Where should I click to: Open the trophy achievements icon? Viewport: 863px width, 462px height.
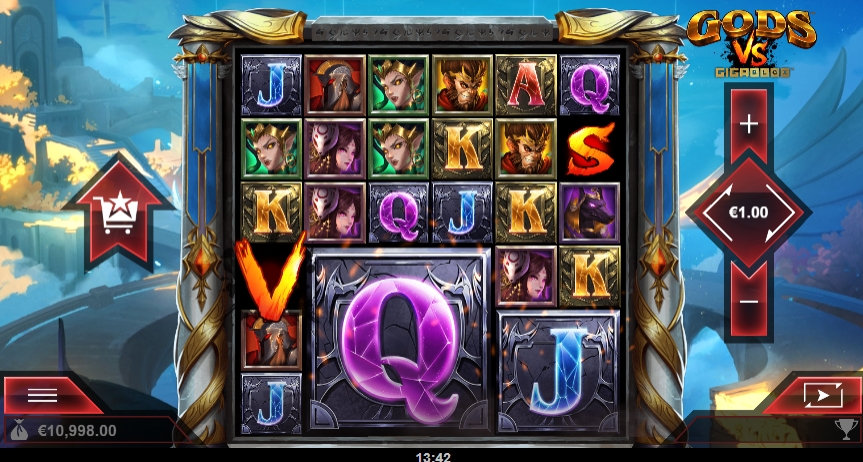click(x=844, y=431)
